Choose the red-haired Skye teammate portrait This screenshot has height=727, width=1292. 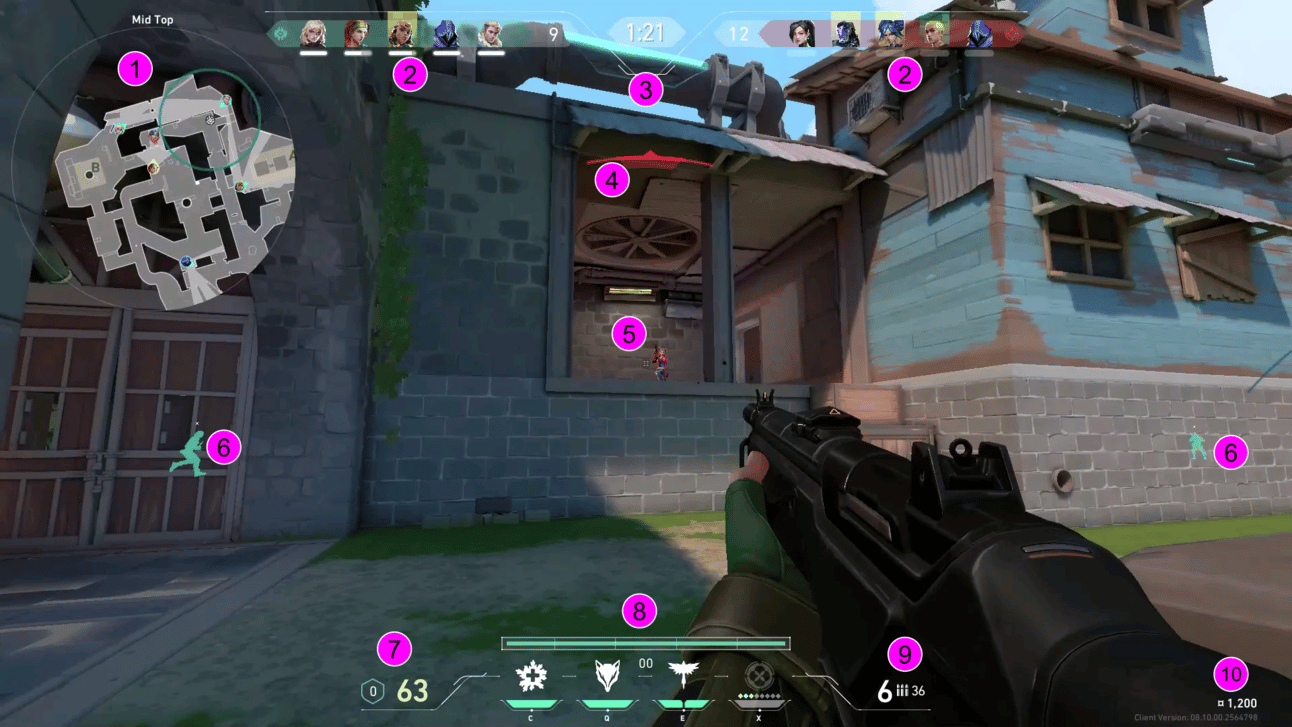tap(357, 35)
